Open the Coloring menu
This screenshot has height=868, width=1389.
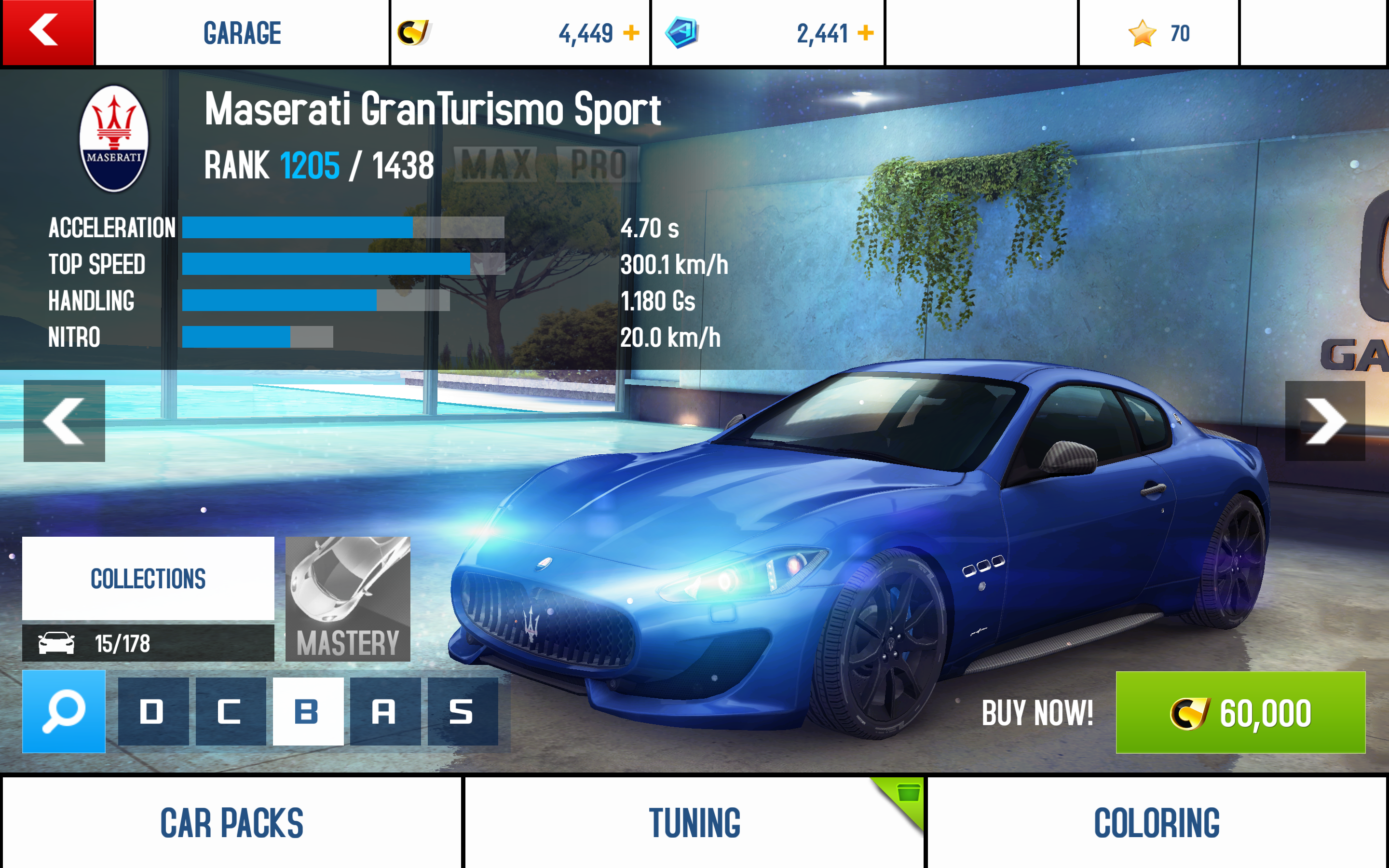pyautogui.click(x=1157, y=823)
